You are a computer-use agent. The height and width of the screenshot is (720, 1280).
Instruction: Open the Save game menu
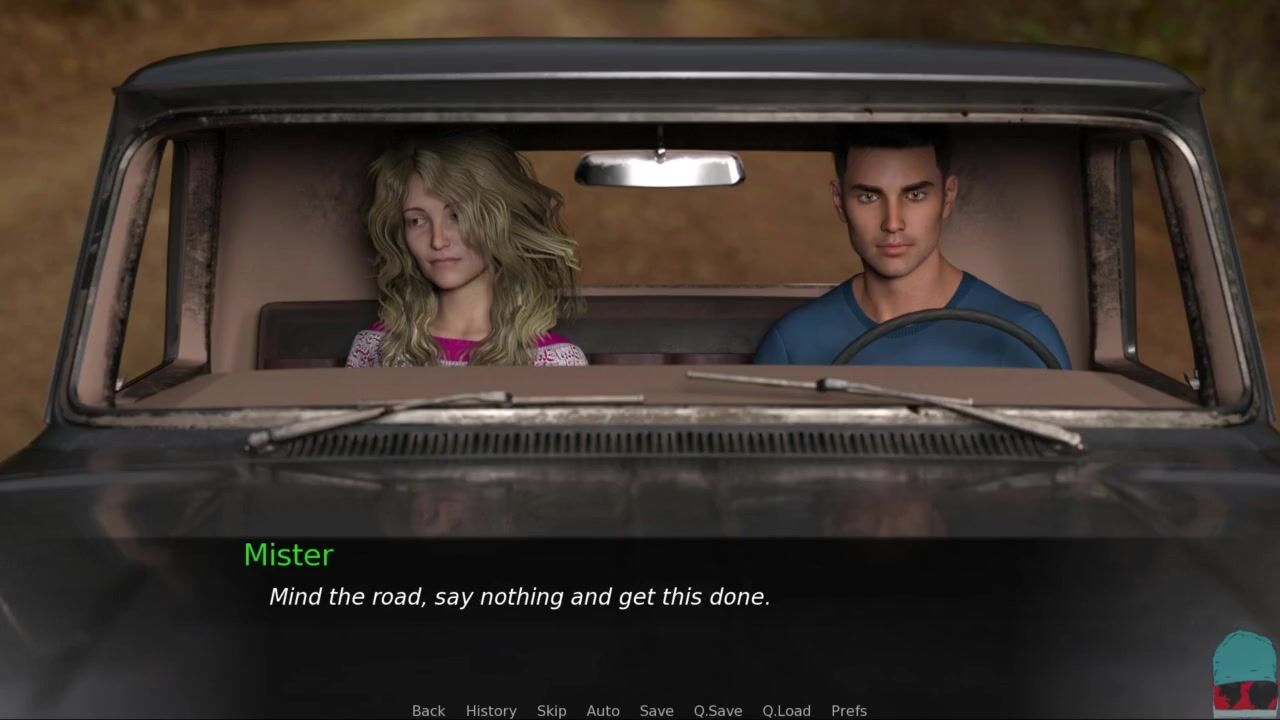pyautogui.click(x=656, y=711)
